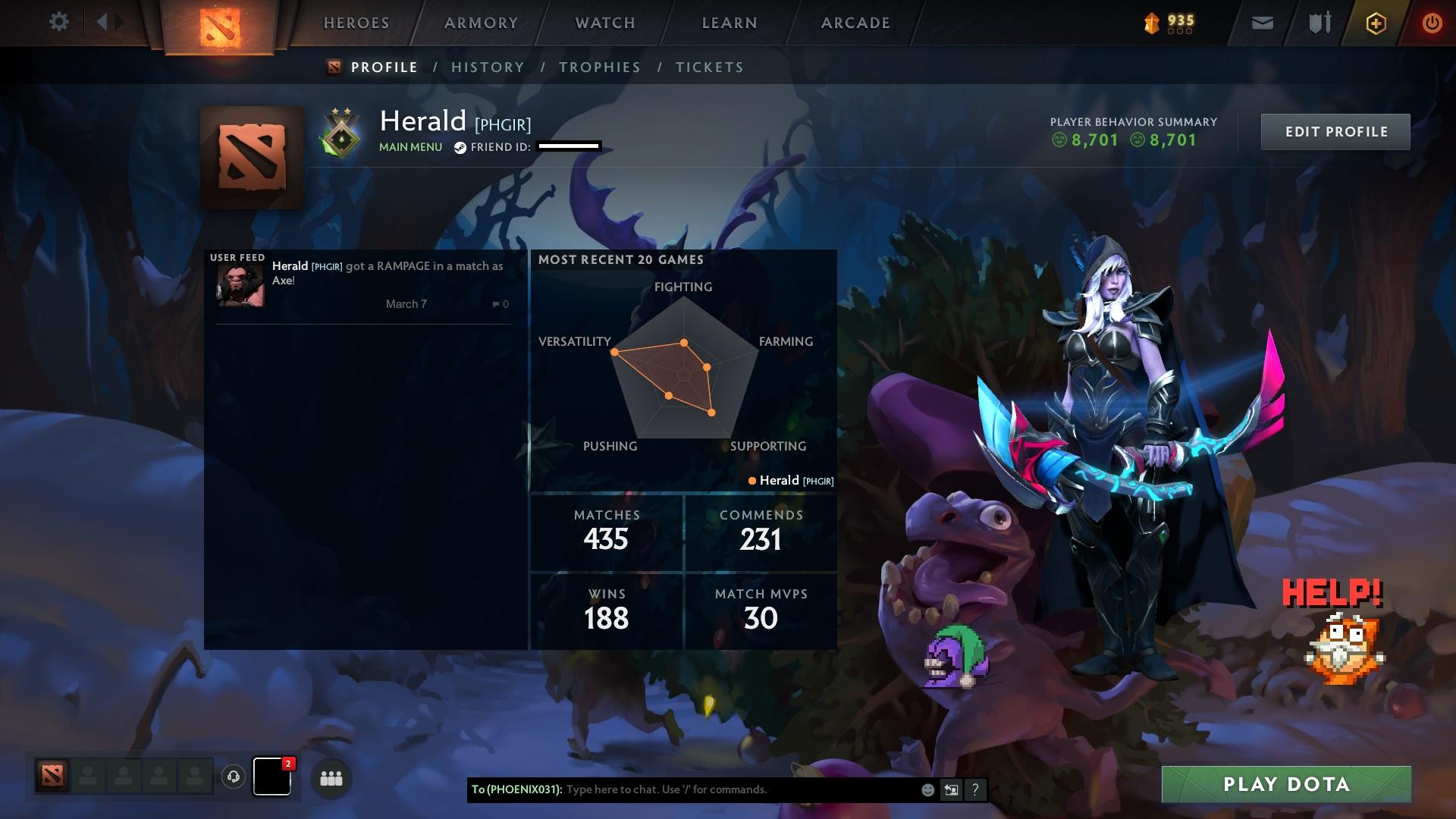The height and width of the screenshot is (819, 1456).
Task: Click the Dota Plus hexagon icon
Action: click(x=1375, y=23)
